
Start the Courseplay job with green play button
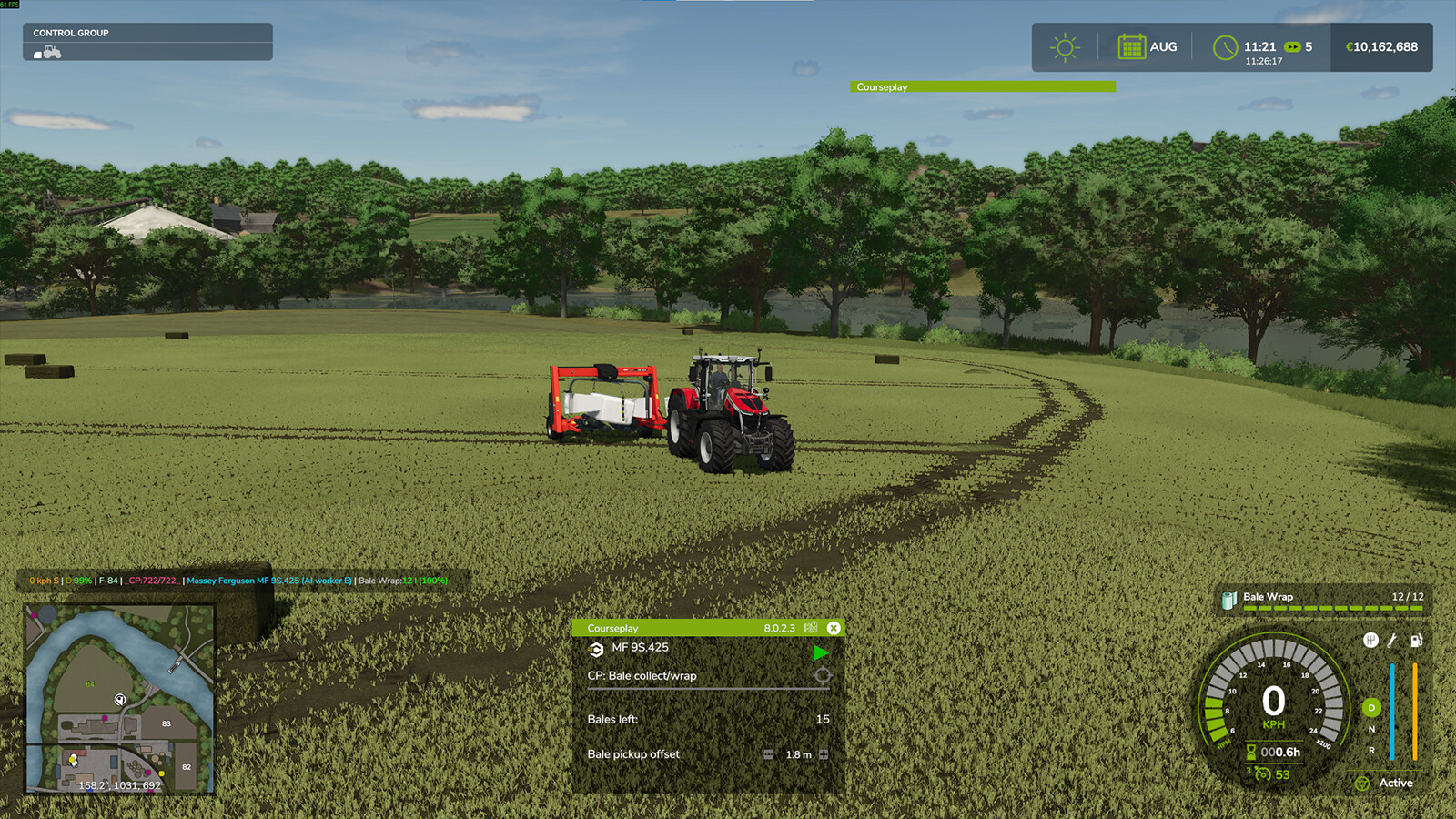pyautogui.click(x=822, y=652)
